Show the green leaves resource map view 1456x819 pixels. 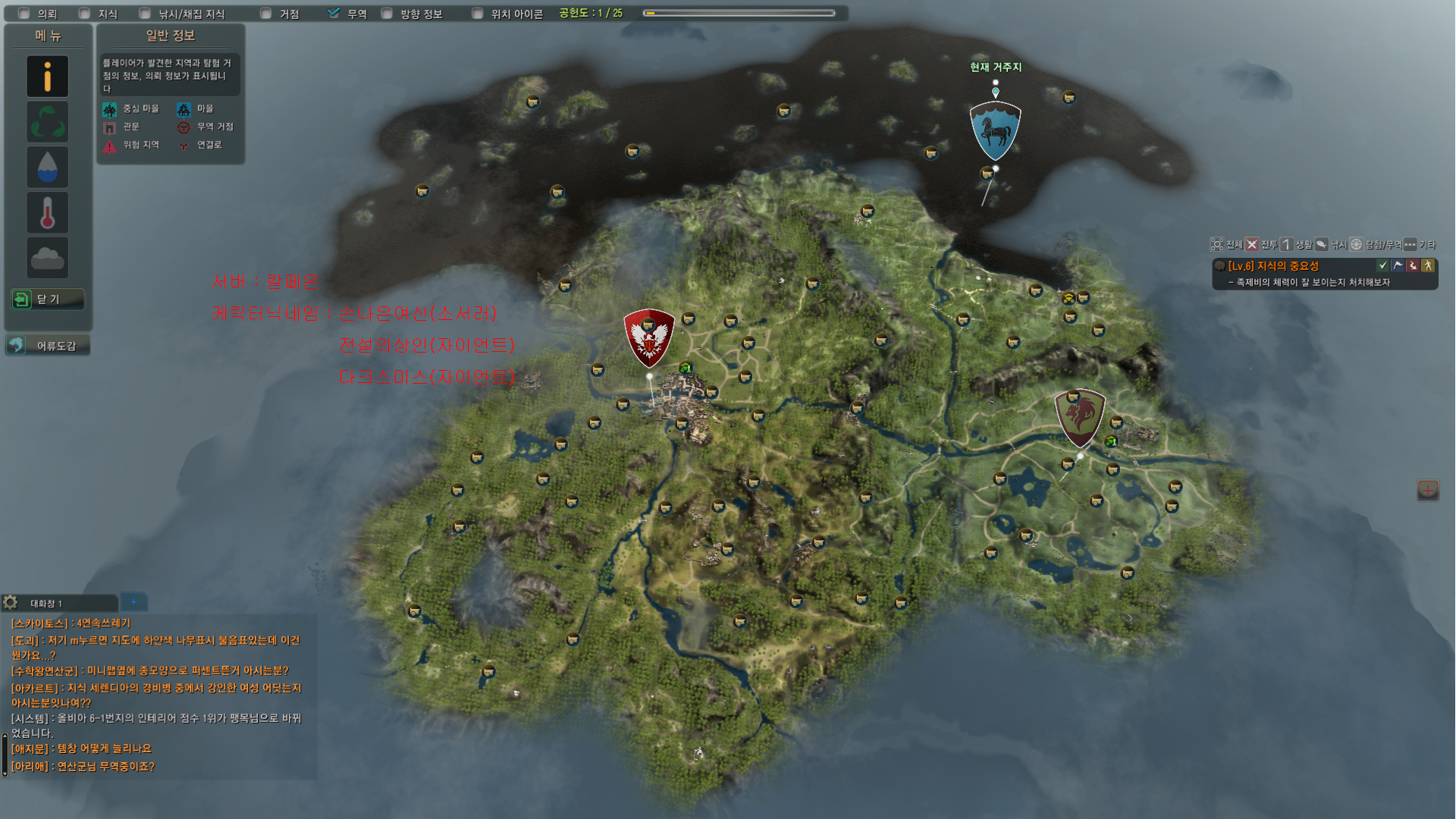pos(48,121)
